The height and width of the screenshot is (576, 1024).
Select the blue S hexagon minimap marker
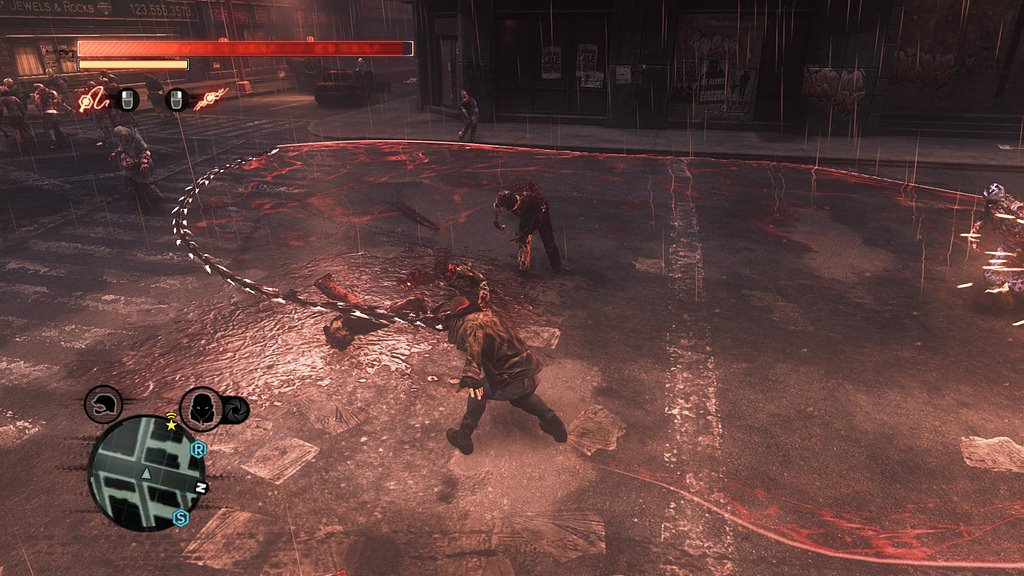coord(180,518)
